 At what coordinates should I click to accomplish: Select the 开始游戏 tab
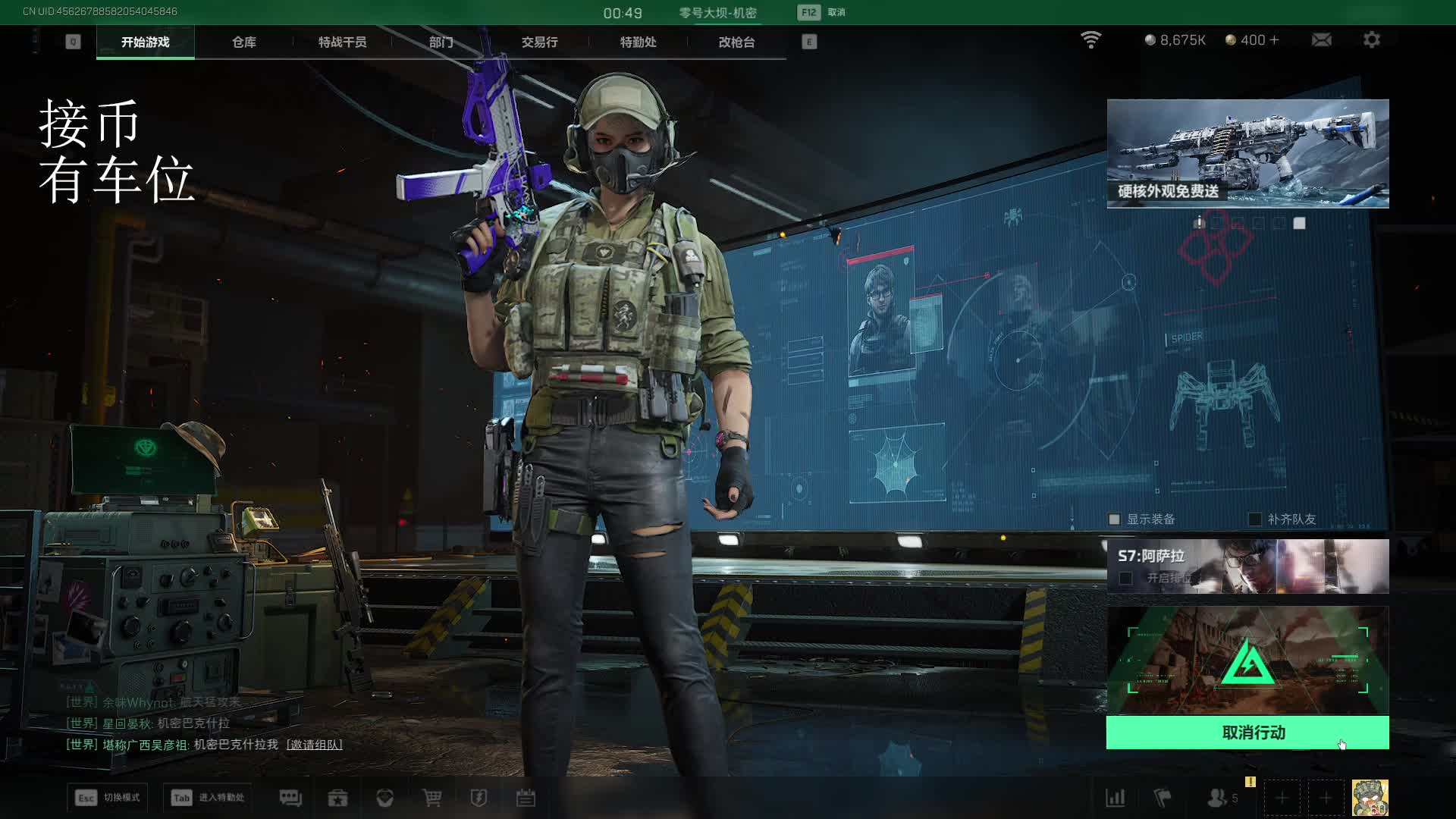pos(145,42)
